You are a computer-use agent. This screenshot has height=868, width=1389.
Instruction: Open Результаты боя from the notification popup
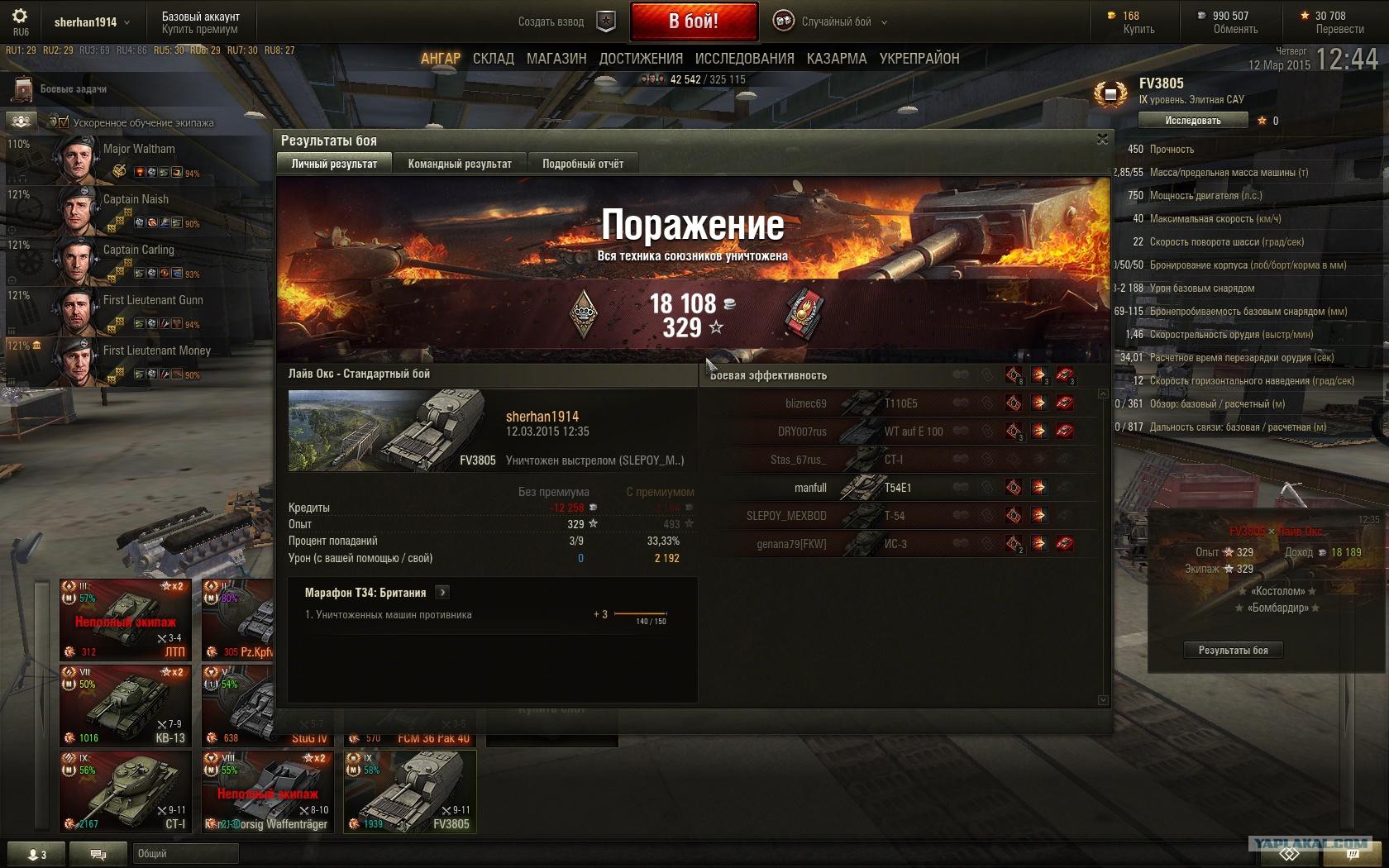pyautogui.click(x=1233, y=650)
